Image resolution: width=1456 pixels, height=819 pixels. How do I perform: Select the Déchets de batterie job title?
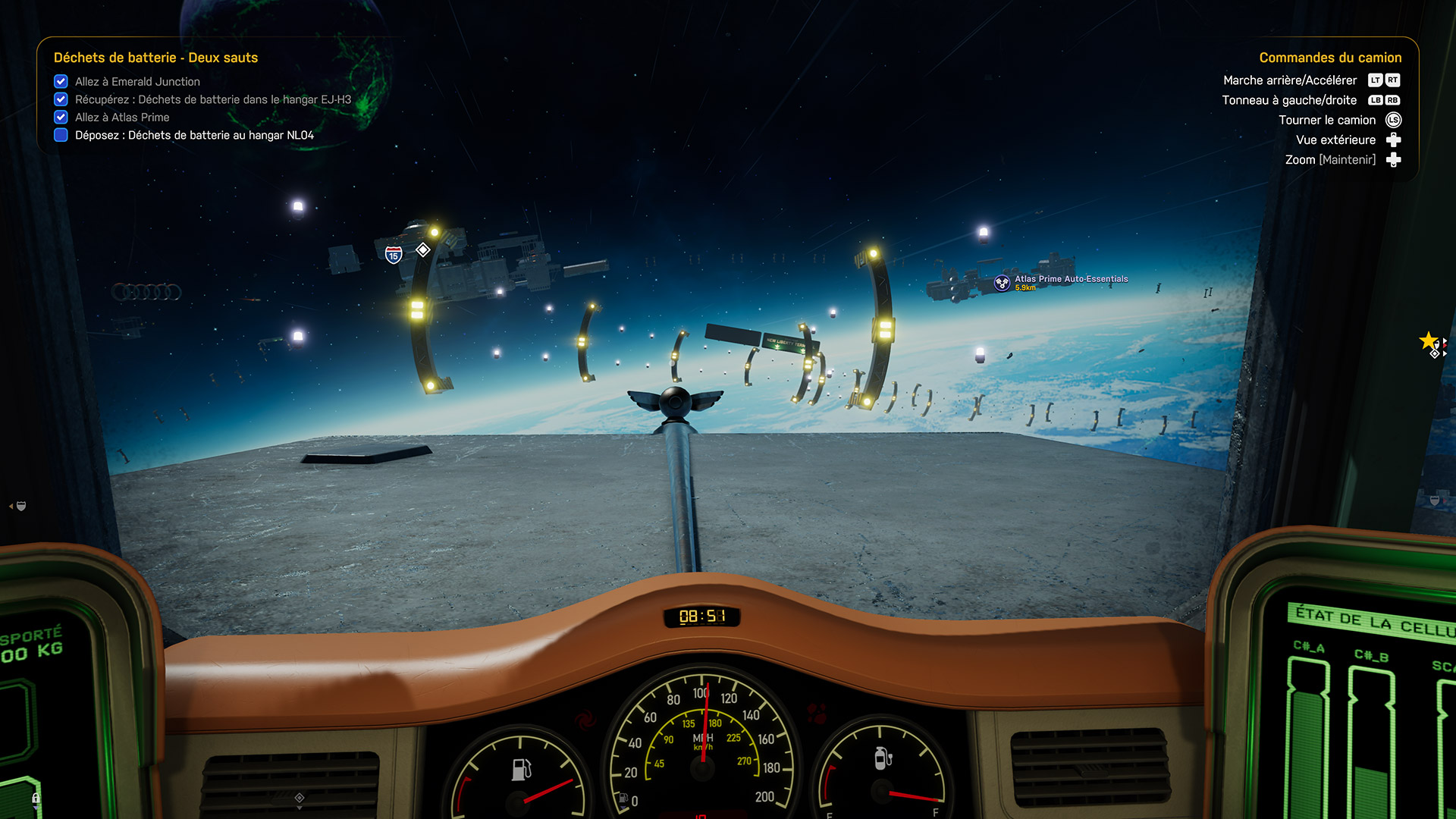155,58
